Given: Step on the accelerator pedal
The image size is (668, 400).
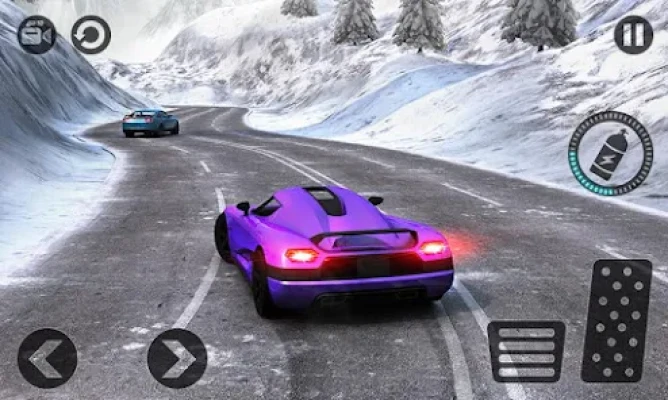Looking at the screenshot, I should click(x=616, y=320).
